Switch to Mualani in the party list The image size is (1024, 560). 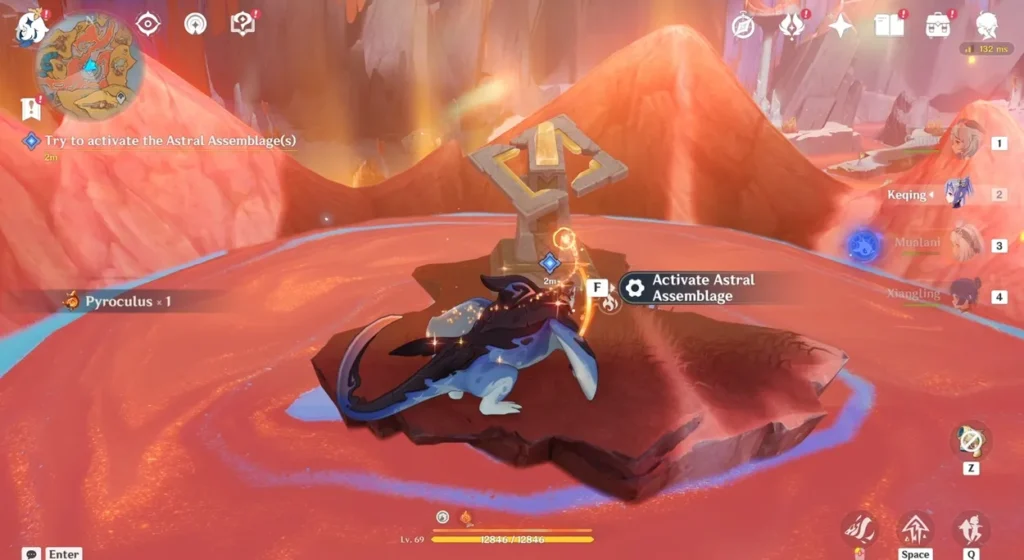point(966,244)
